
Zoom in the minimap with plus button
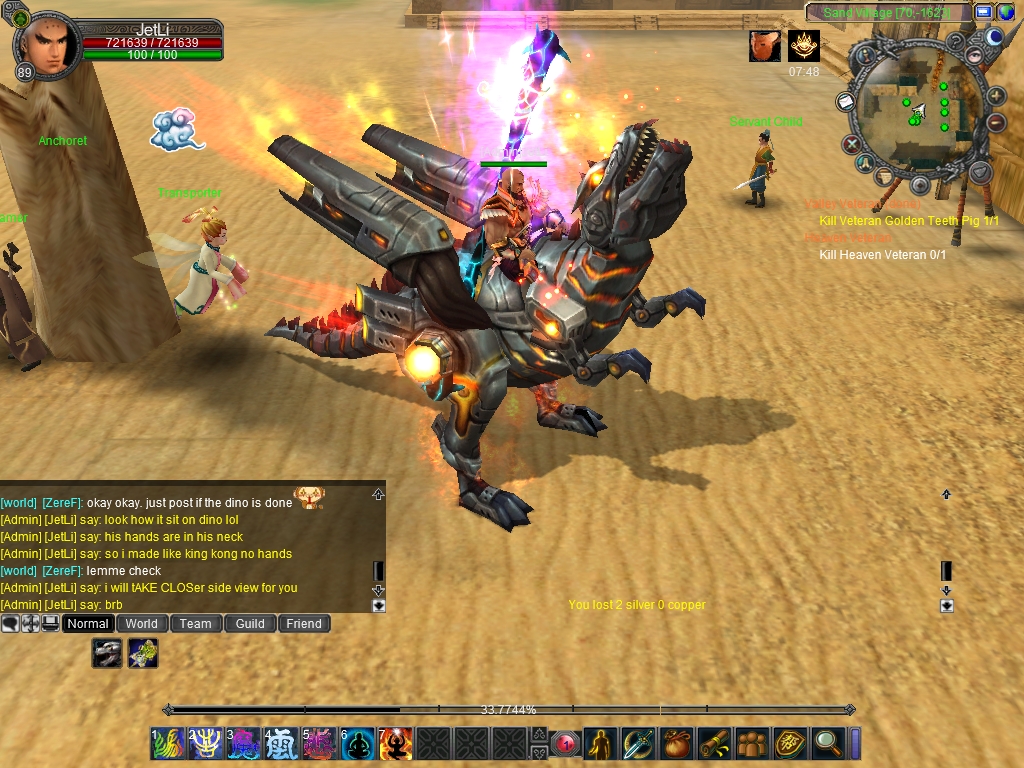[996, 97]
